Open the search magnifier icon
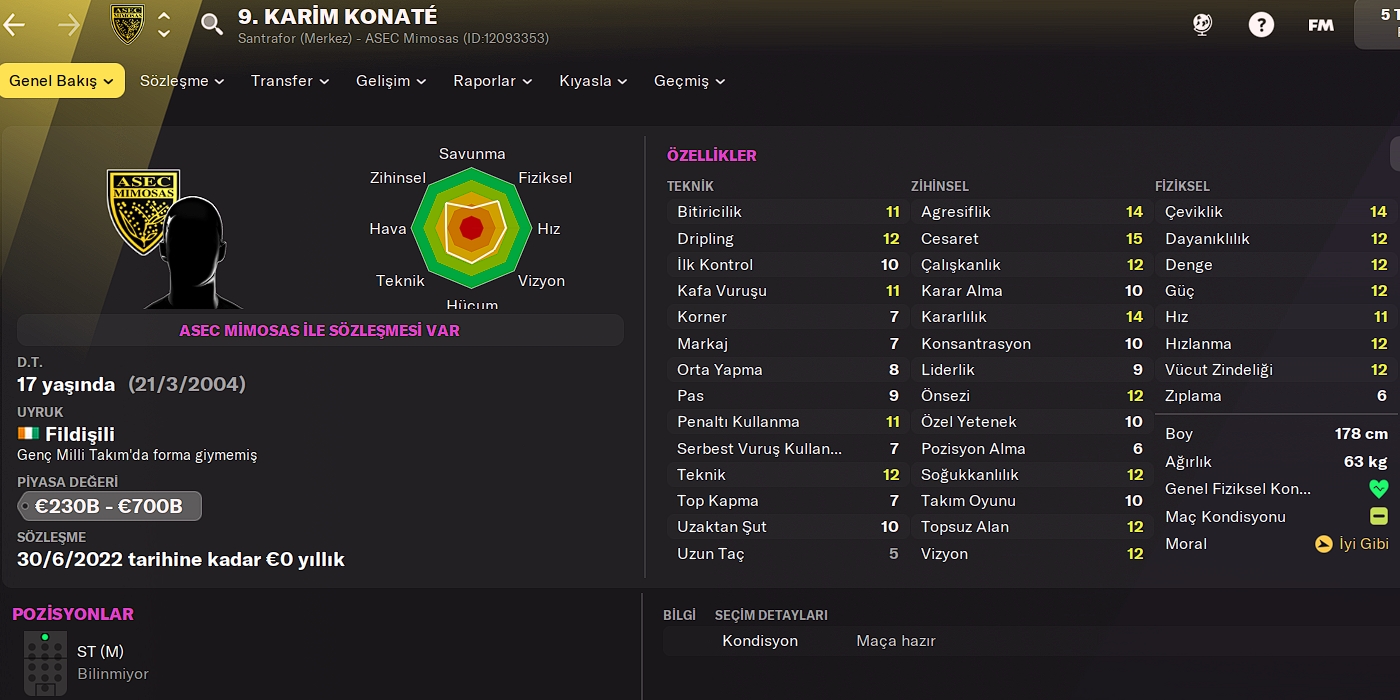The height and width of the screenshot is (700, 1400). (x=212, y=25)
